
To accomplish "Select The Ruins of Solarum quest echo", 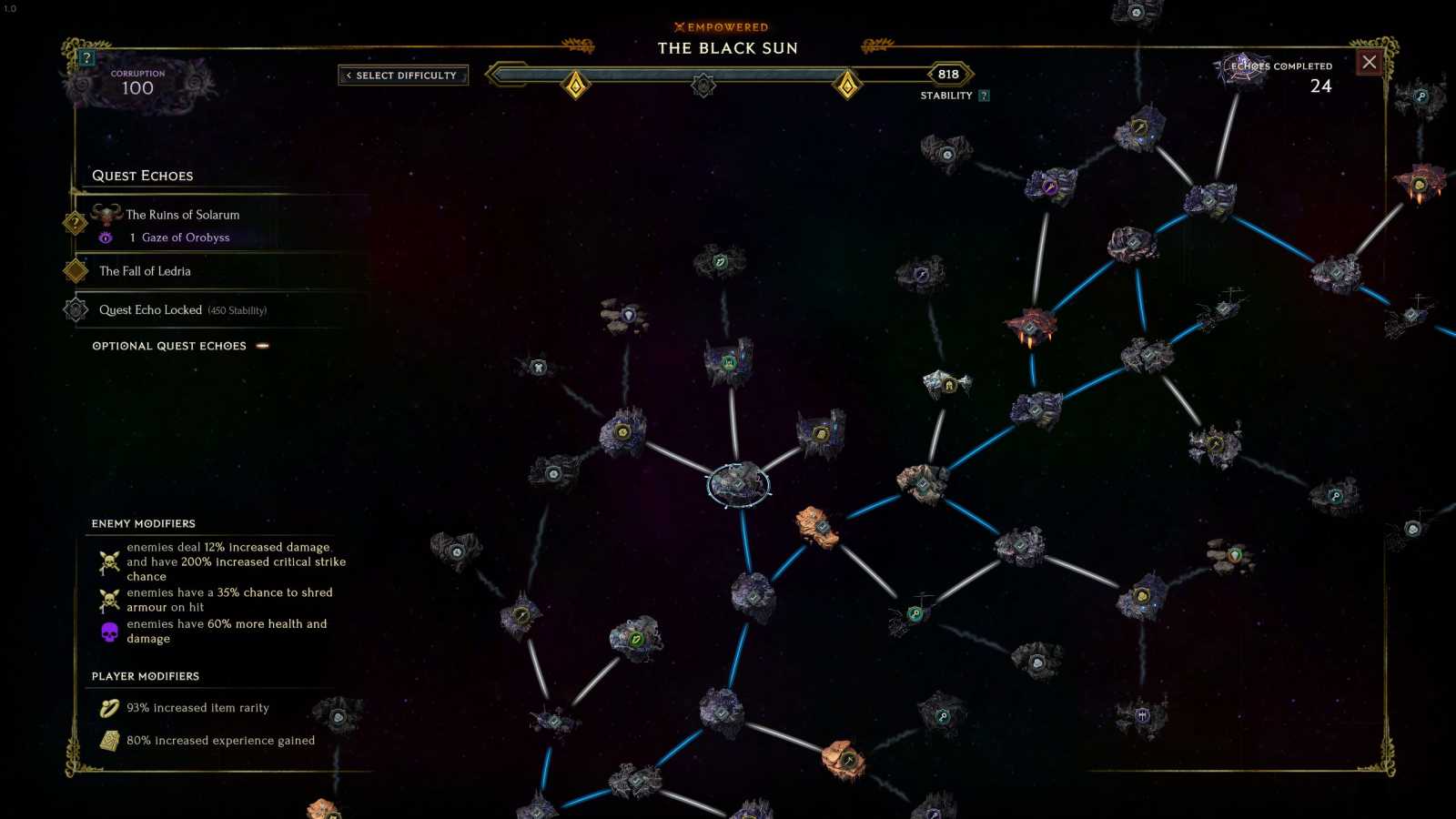I will (x=182, y=215).
